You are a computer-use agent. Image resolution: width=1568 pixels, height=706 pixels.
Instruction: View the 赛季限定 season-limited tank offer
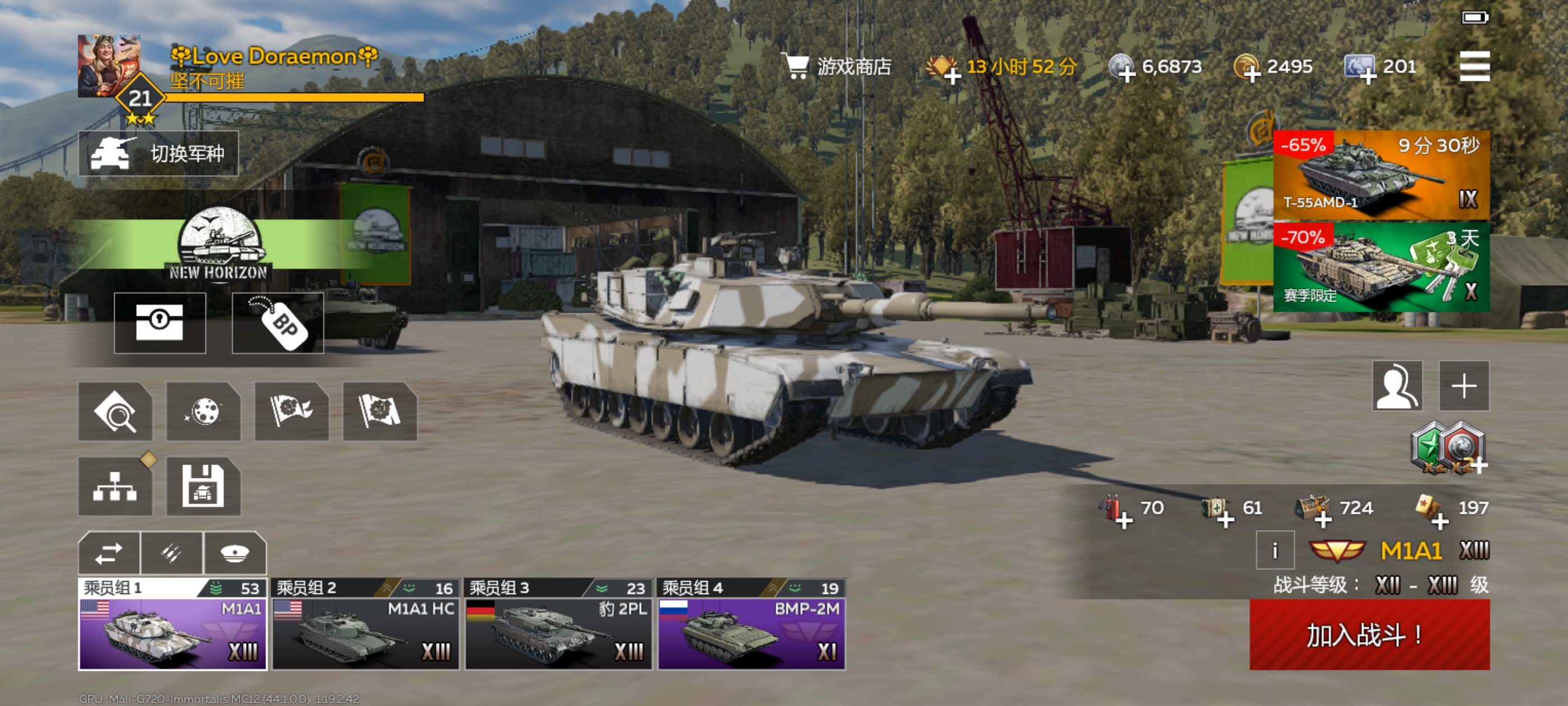pos(1380,267)
